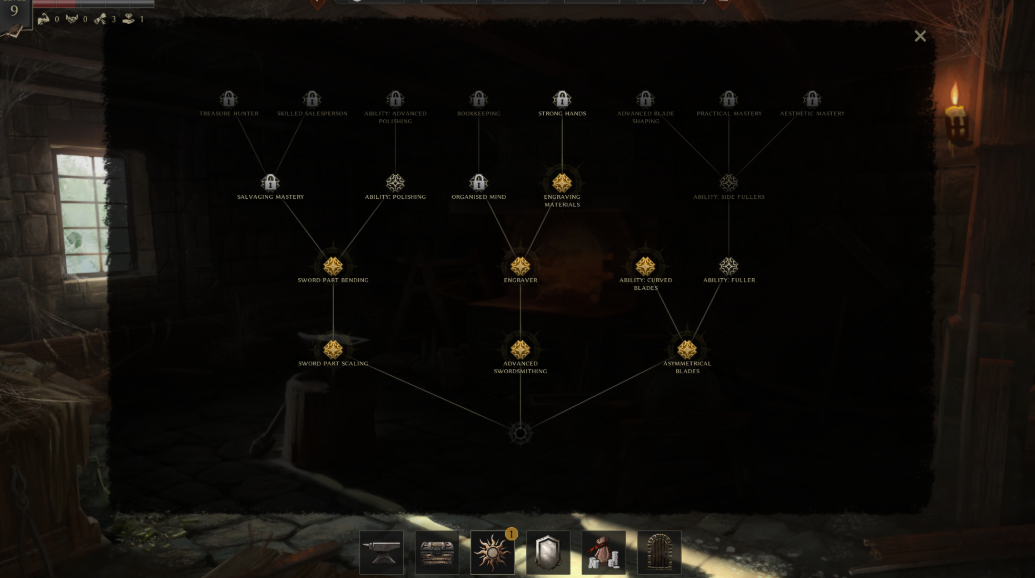The width and height of the screenshot is (1035, 578).
Task: Select the Engraving Materials skill node
Action: point(562,183)
